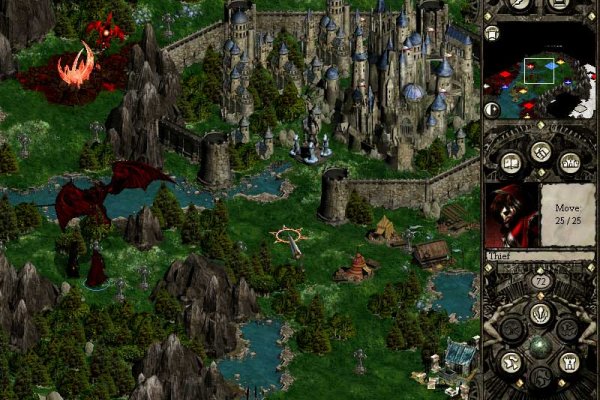Open the spellbook icon button

click(511, 161)
